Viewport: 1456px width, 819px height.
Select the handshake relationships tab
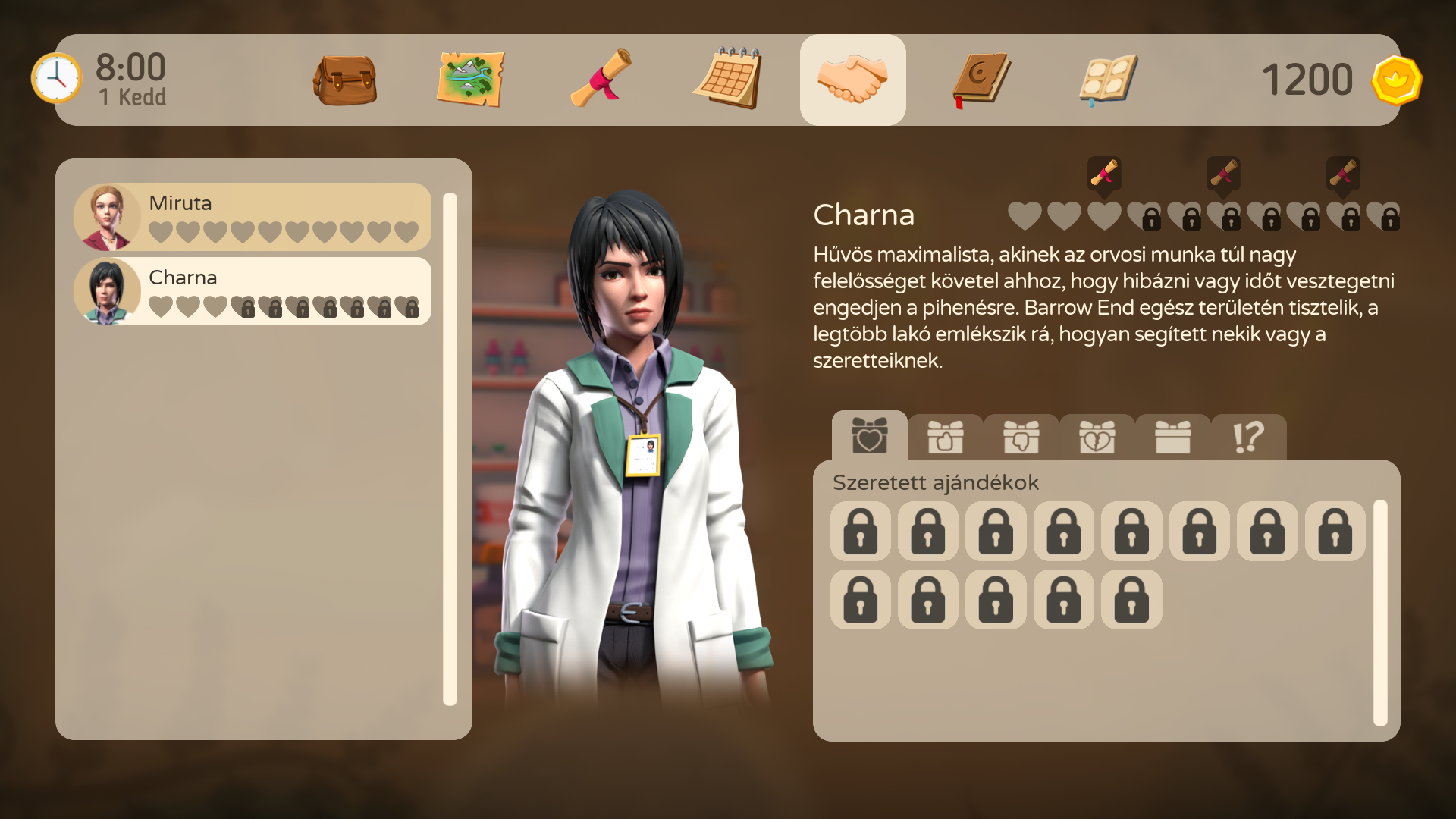pyautogui.click(x=852, y=80)
